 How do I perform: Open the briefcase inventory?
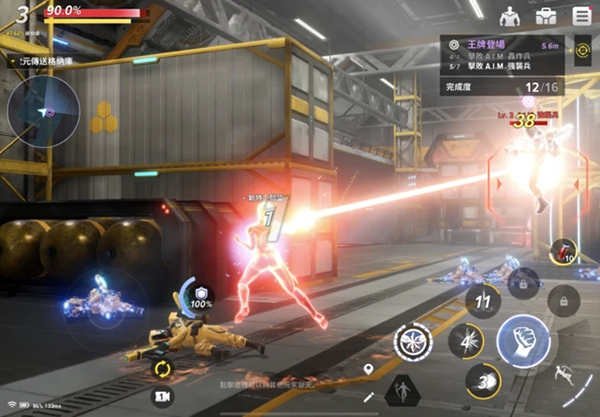[546, 16]
